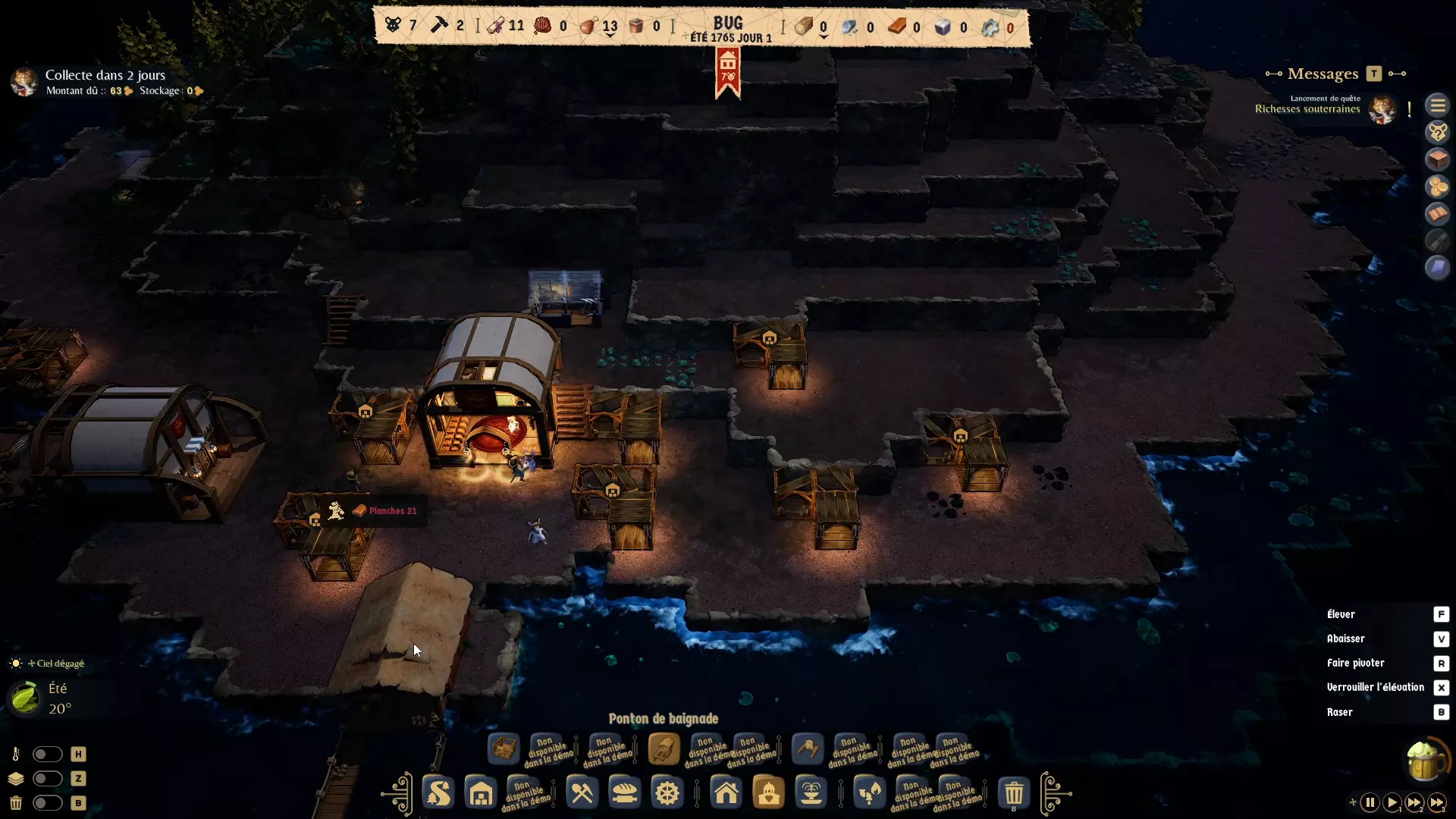Enable the trash overlay toggle
This screenshot has height=819, width=1456.
tap(48, 803)
